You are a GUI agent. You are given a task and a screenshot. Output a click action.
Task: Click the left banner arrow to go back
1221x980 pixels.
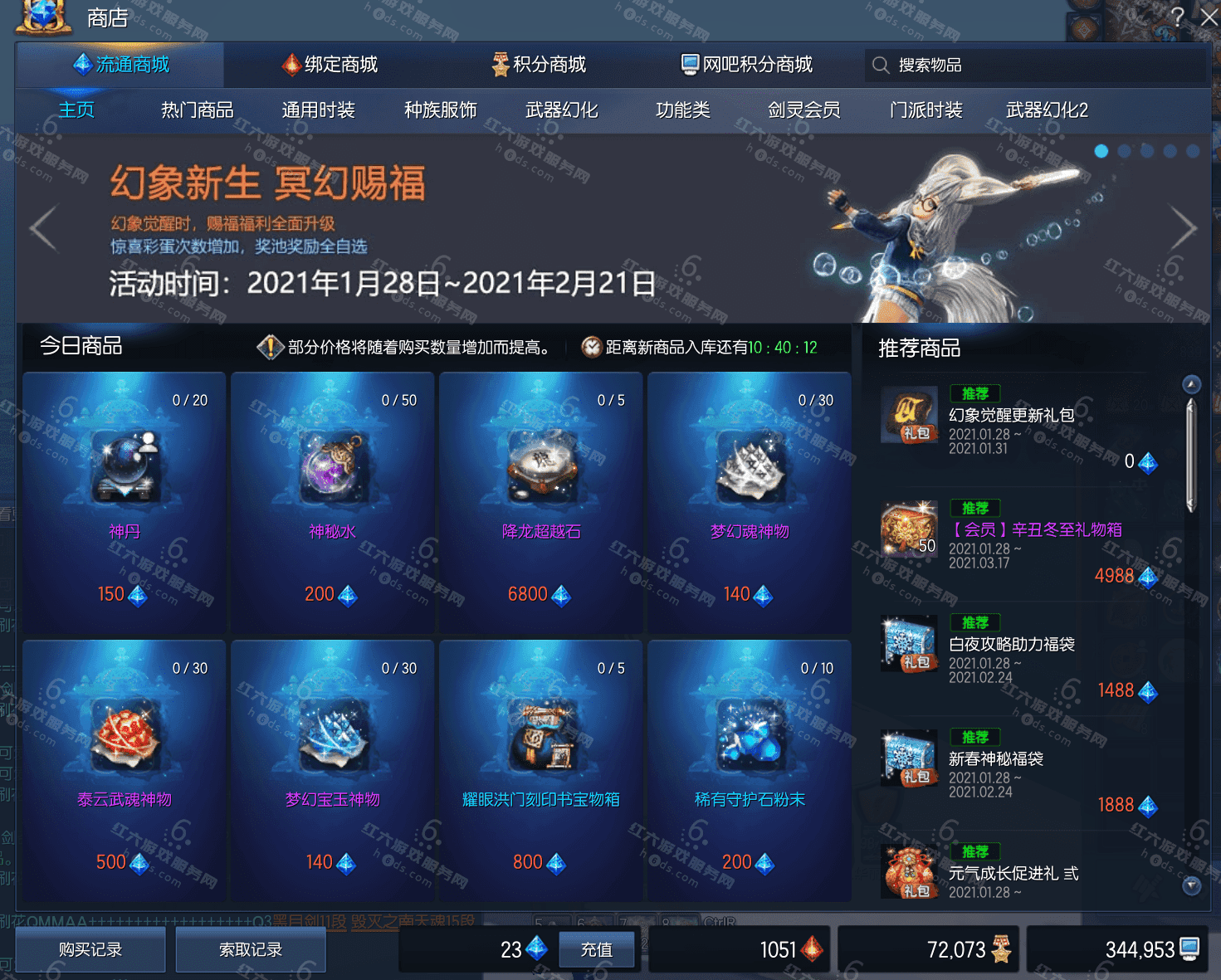tap(42, 229)
